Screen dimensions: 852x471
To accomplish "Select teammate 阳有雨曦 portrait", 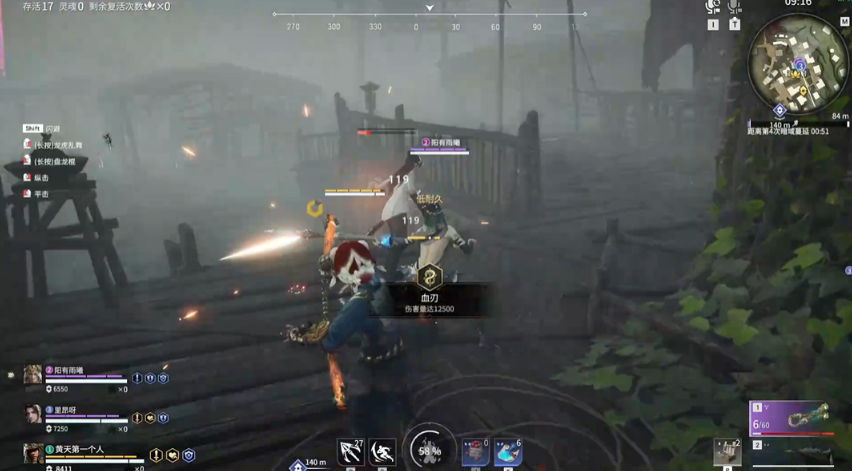I will coord(33,375).
